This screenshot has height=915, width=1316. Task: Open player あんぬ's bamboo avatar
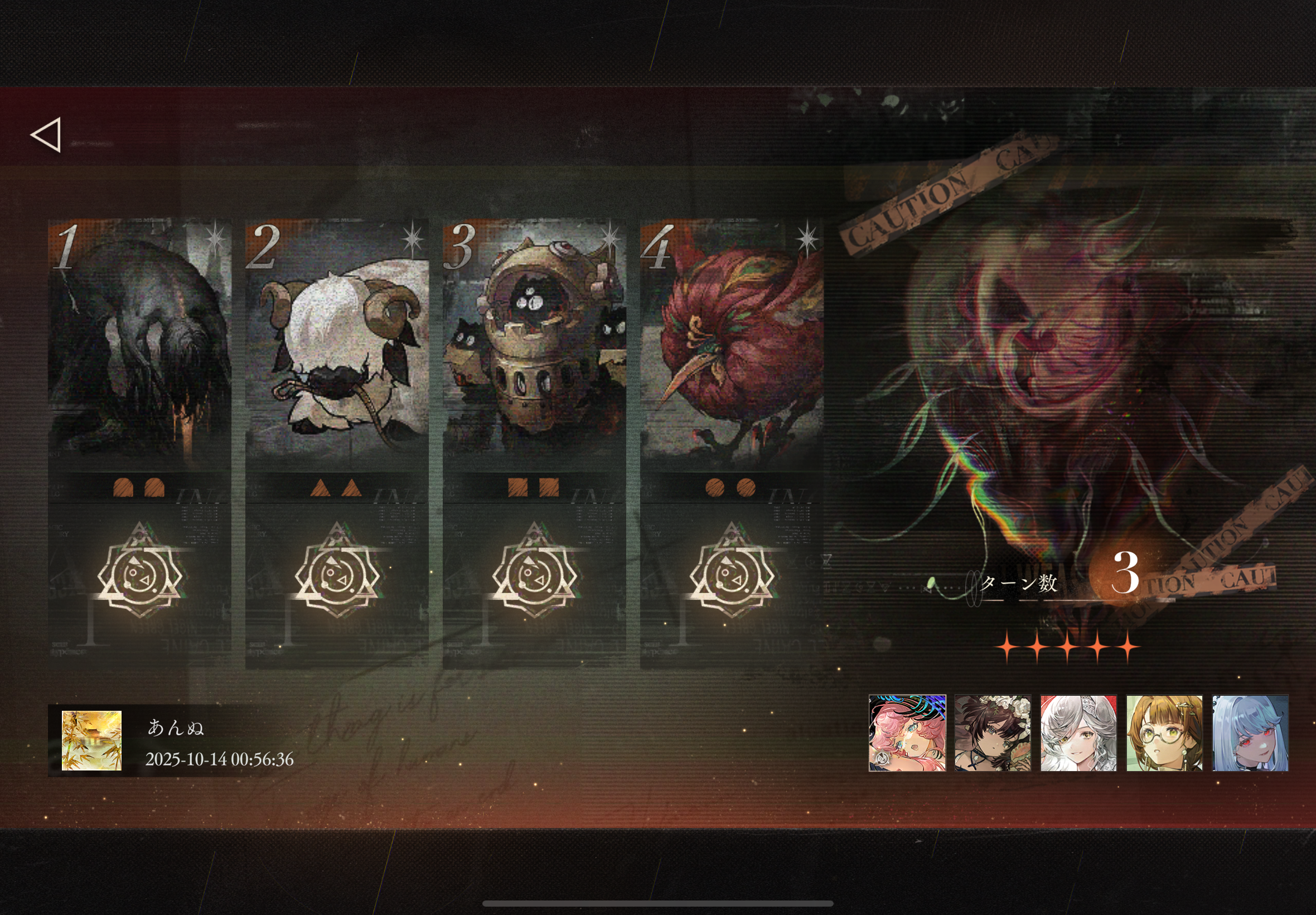(91, 741)
